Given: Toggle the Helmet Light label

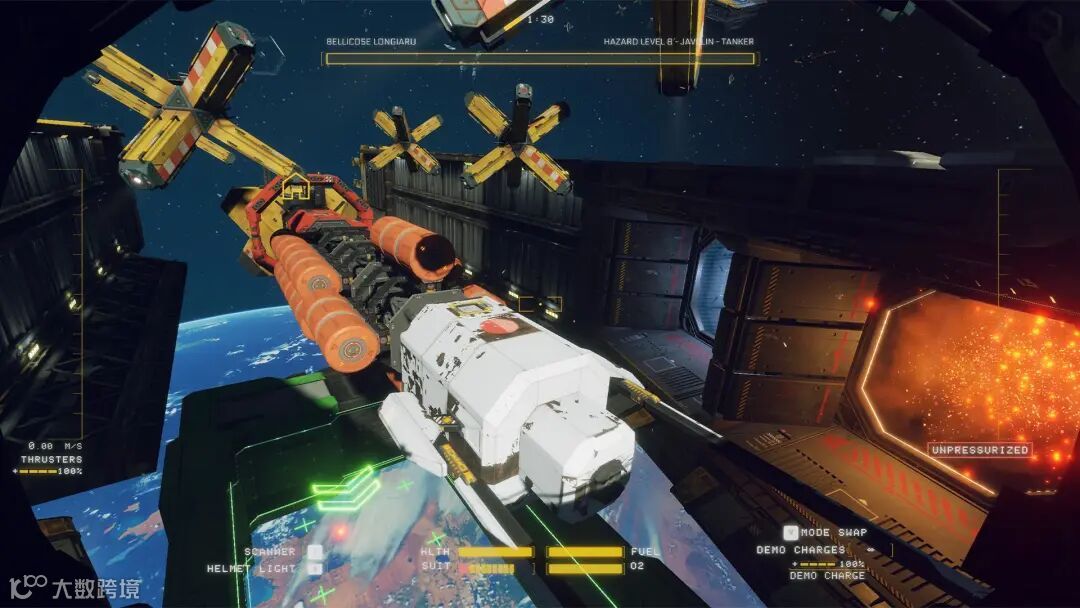Looking at the screenshot, I should (251, 568).
